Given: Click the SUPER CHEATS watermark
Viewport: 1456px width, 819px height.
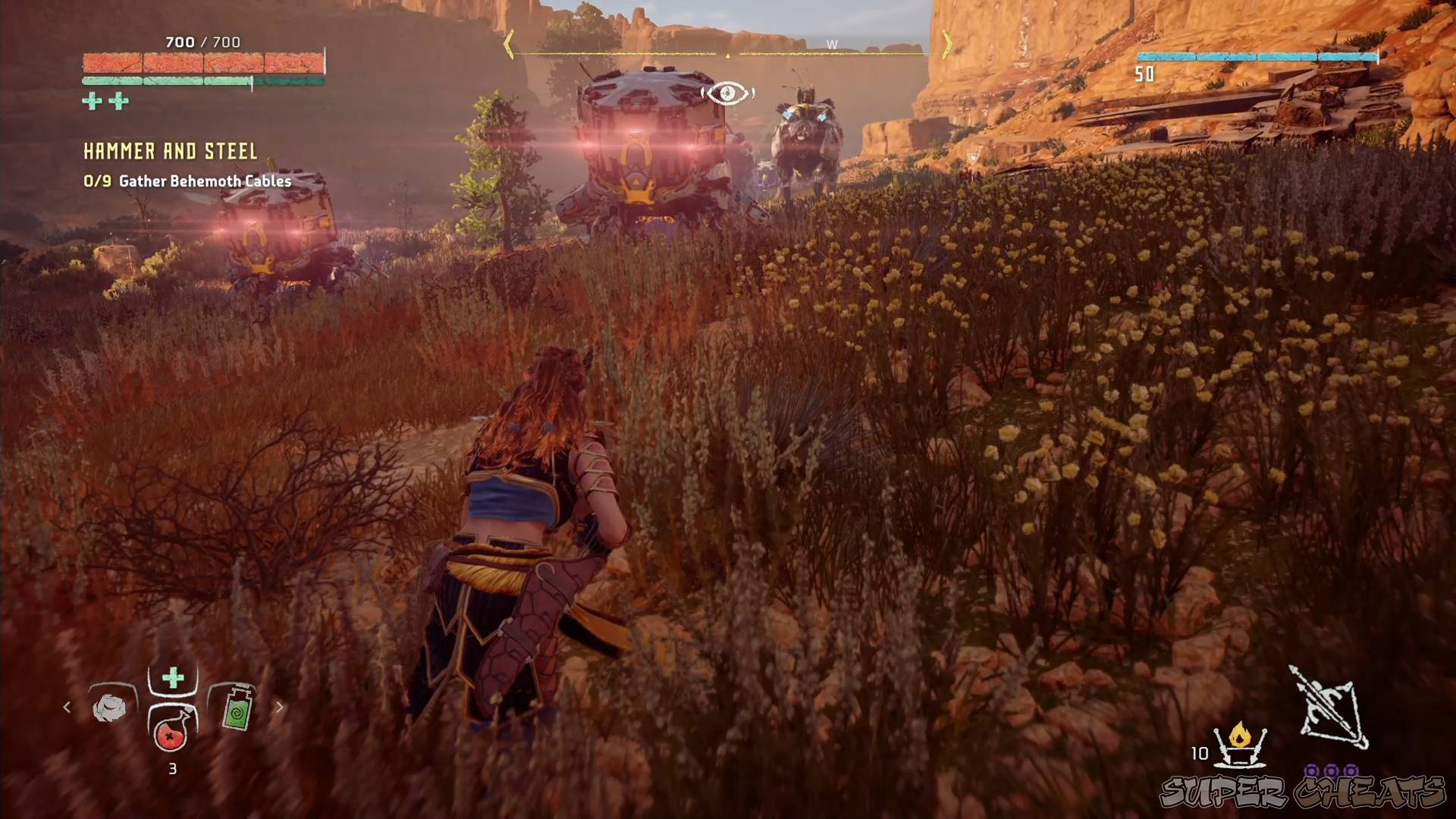Looking at the screenshot, I should tap(1302, 792).
